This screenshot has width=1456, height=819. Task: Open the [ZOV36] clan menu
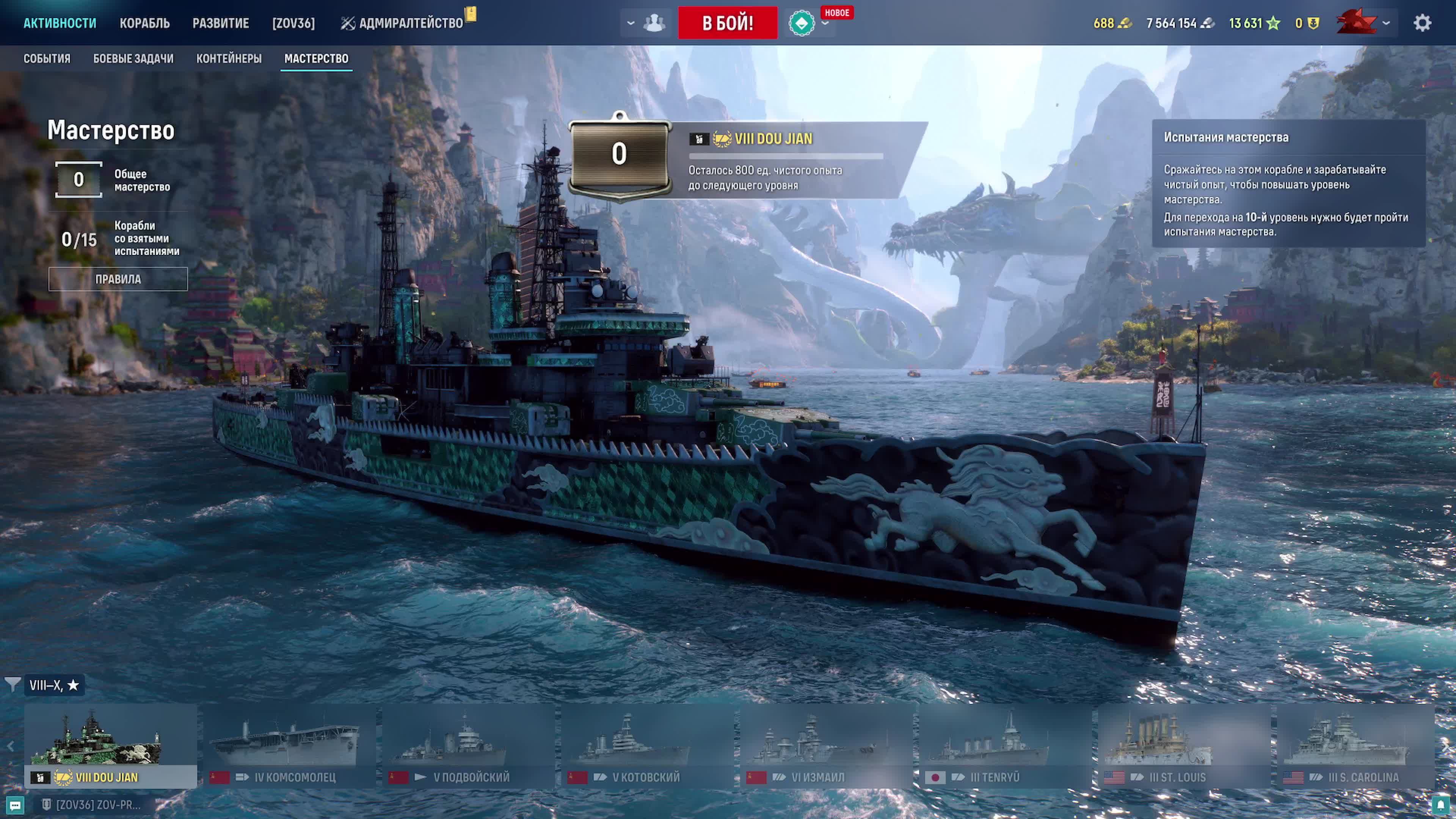click(x=293, y=23)
